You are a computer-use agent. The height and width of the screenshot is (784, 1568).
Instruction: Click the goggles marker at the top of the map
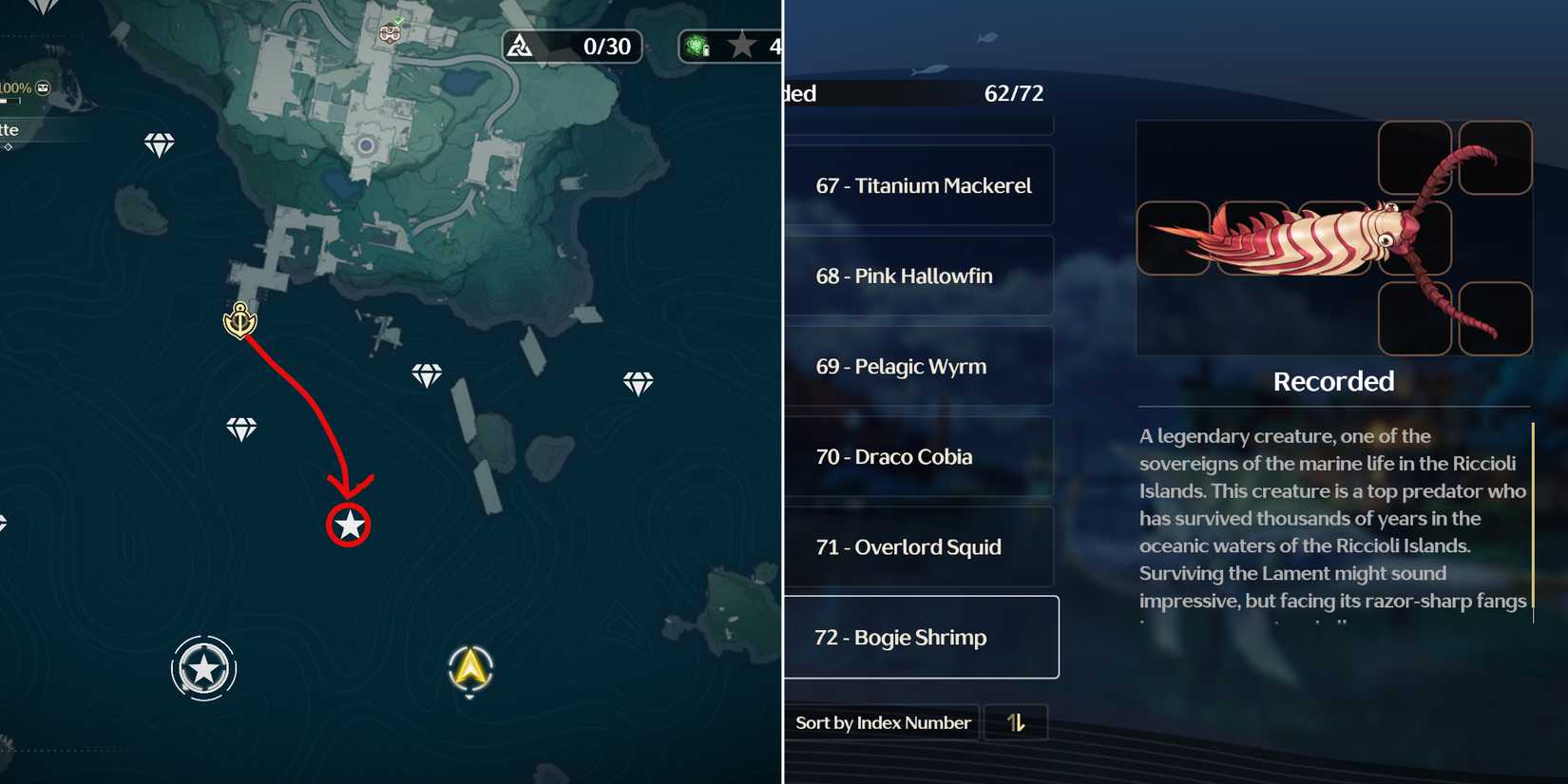pos(389,33)
